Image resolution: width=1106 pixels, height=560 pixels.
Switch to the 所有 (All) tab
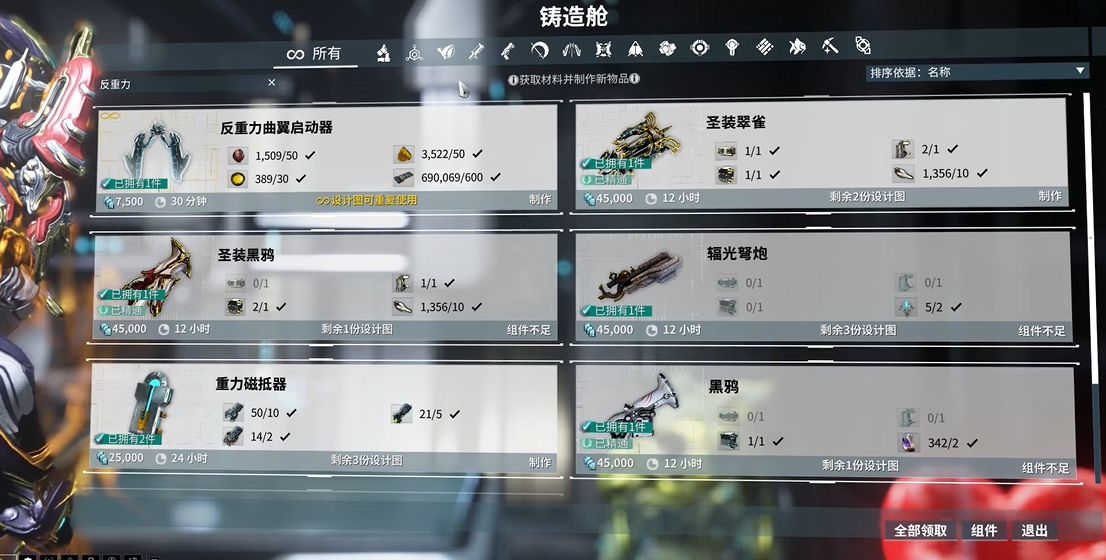314,54
